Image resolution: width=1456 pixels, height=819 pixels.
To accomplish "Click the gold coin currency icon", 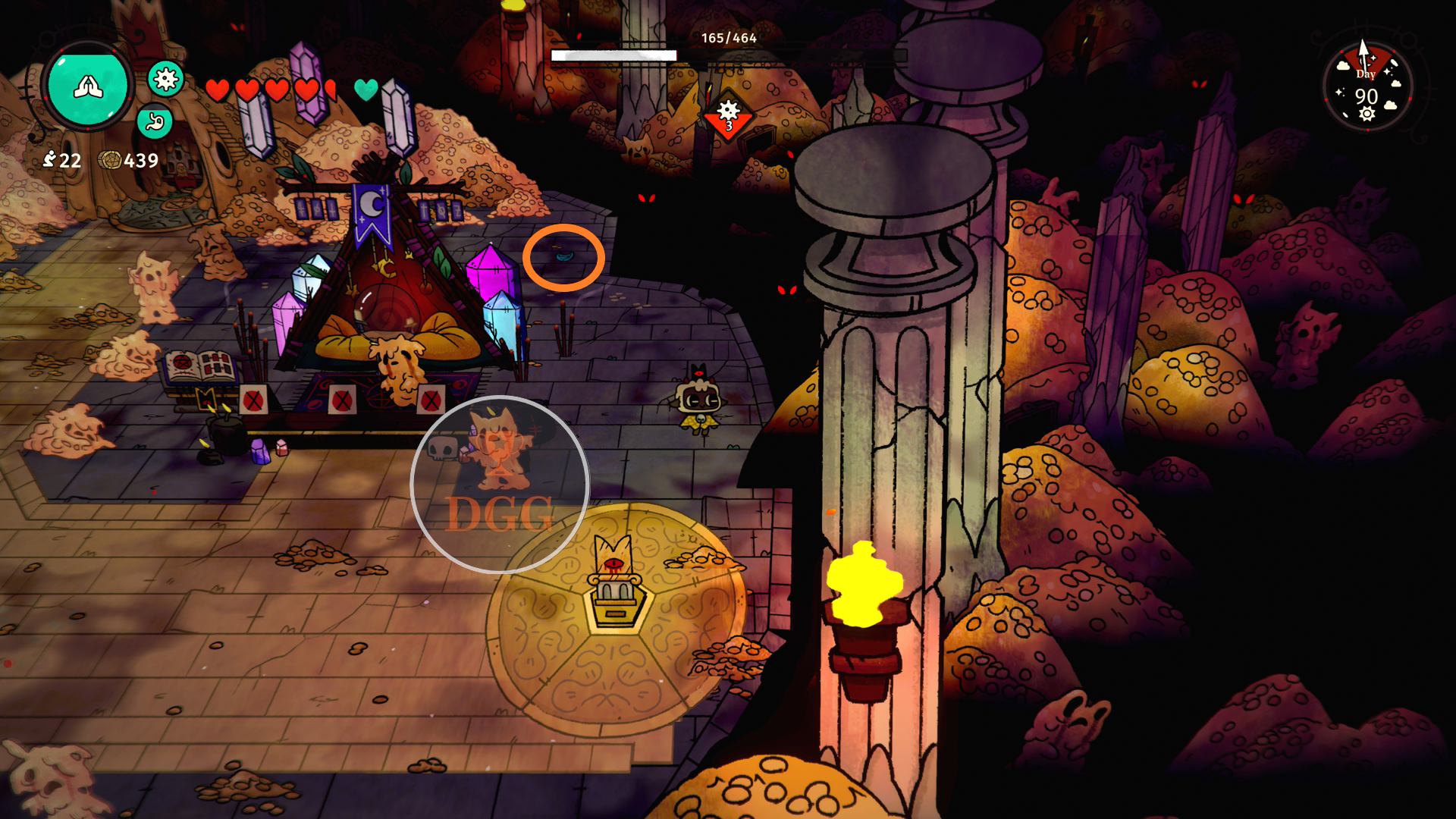I will [110, 160].
